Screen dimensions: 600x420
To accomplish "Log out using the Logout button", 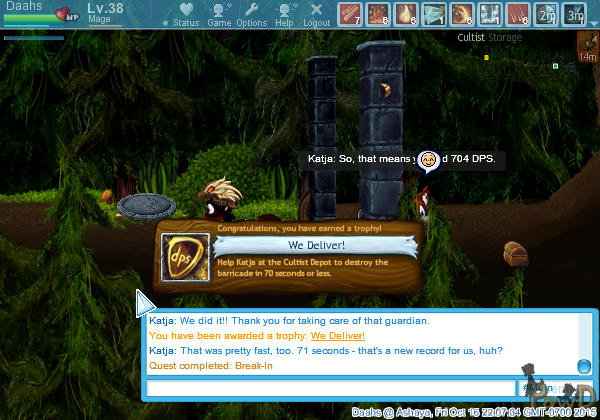I will 317,15.
